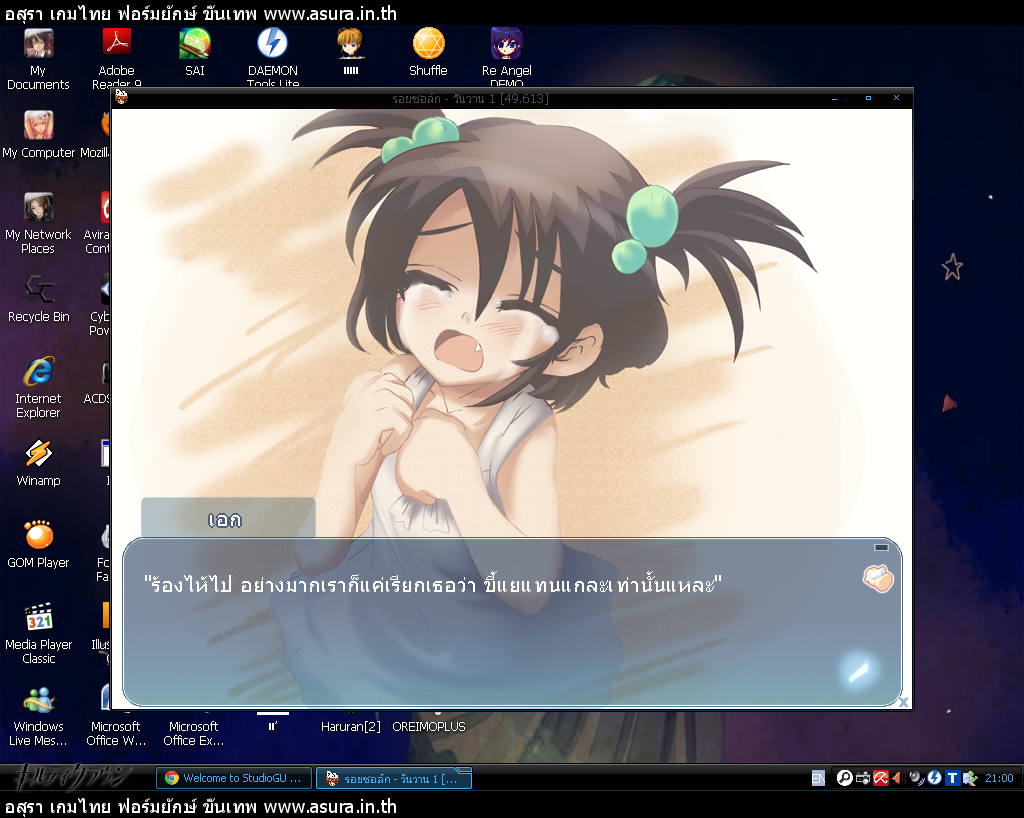Close the game window

(x=897, y=98)
